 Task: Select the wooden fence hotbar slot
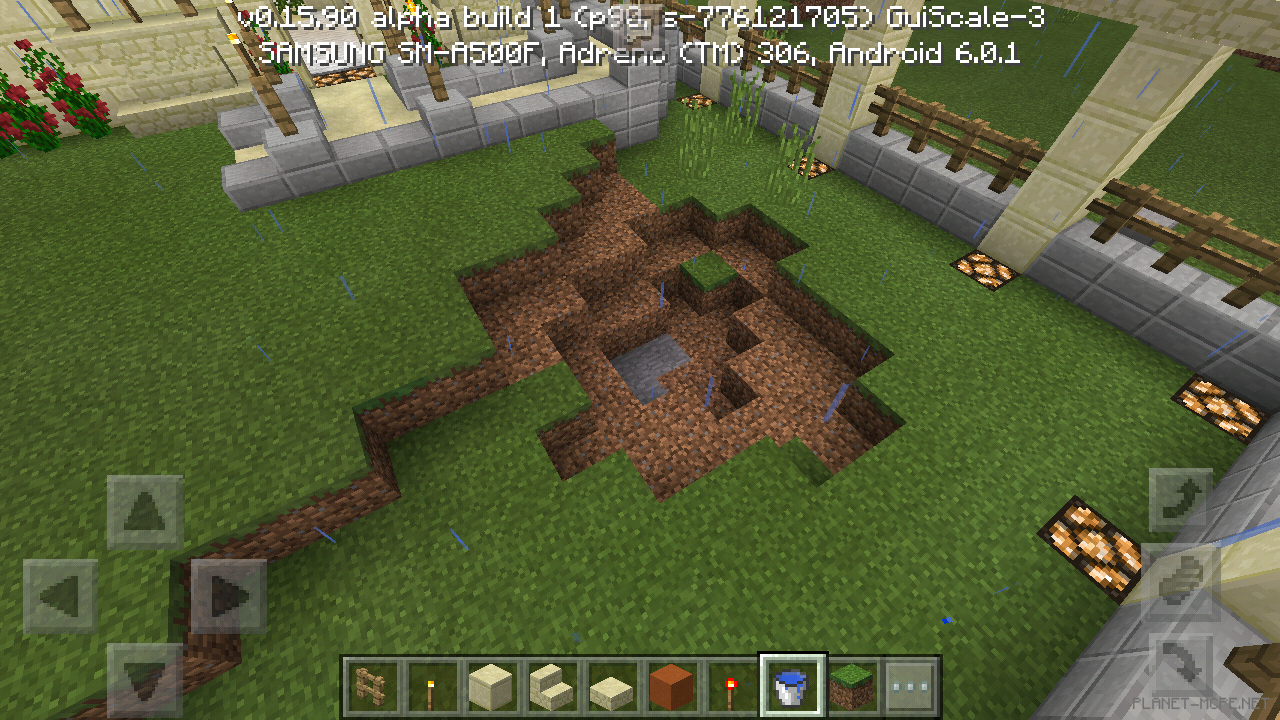pyautogui.click(x=371, y=687)
